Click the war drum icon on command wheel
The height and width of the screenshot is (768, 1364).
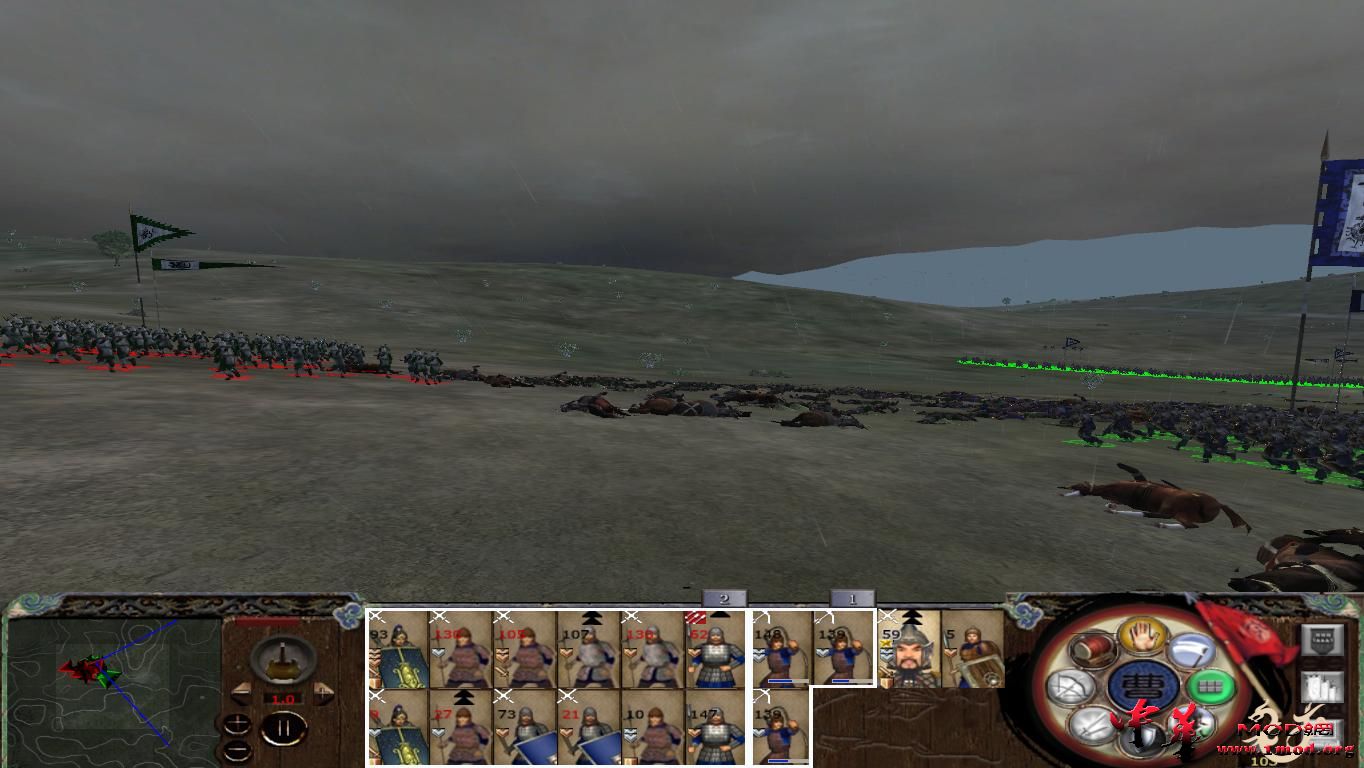pos(1090,650)
